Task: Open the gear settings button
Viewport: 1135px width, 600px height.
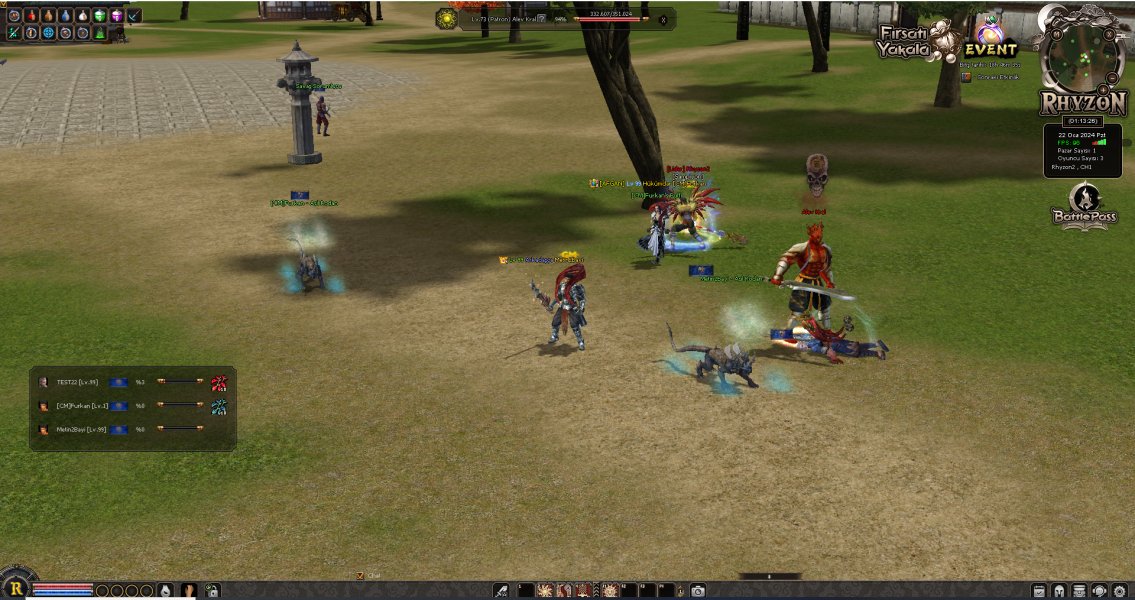Action: (x=1119, y=591)
